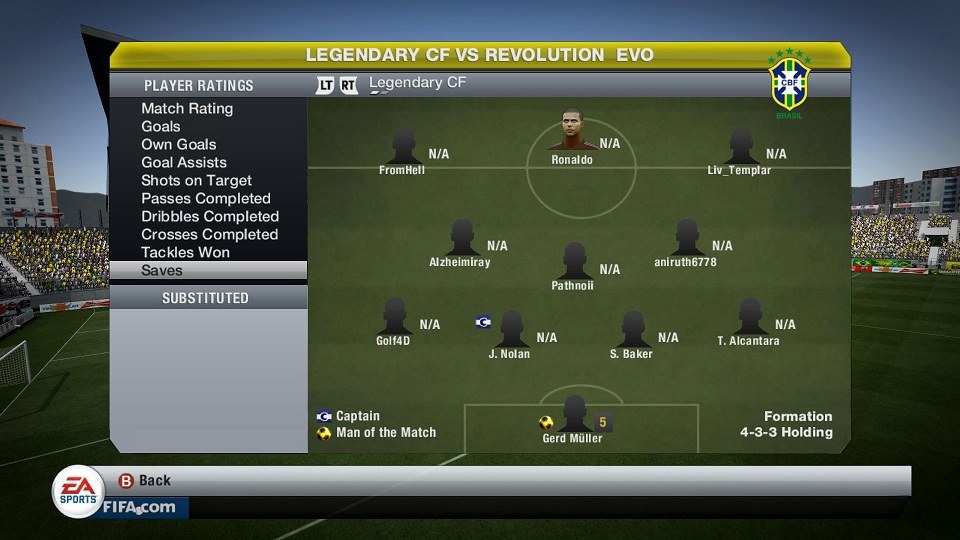Choose goalkeeper Gerd Müller
The width and height of the screenshot is (960, 540).
click(573, 418)
